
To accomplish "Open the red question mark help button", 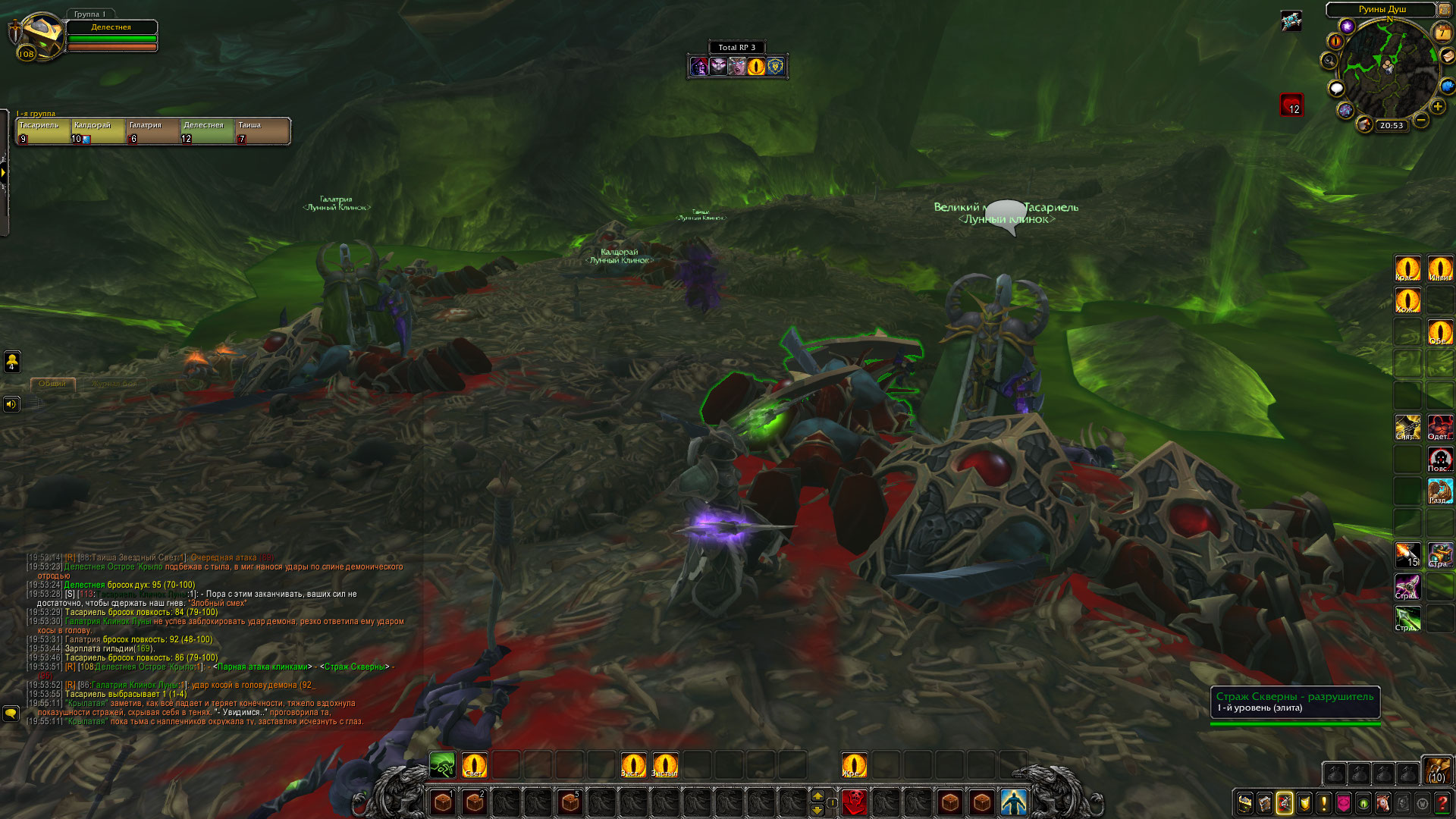I will click(1442, 802).
